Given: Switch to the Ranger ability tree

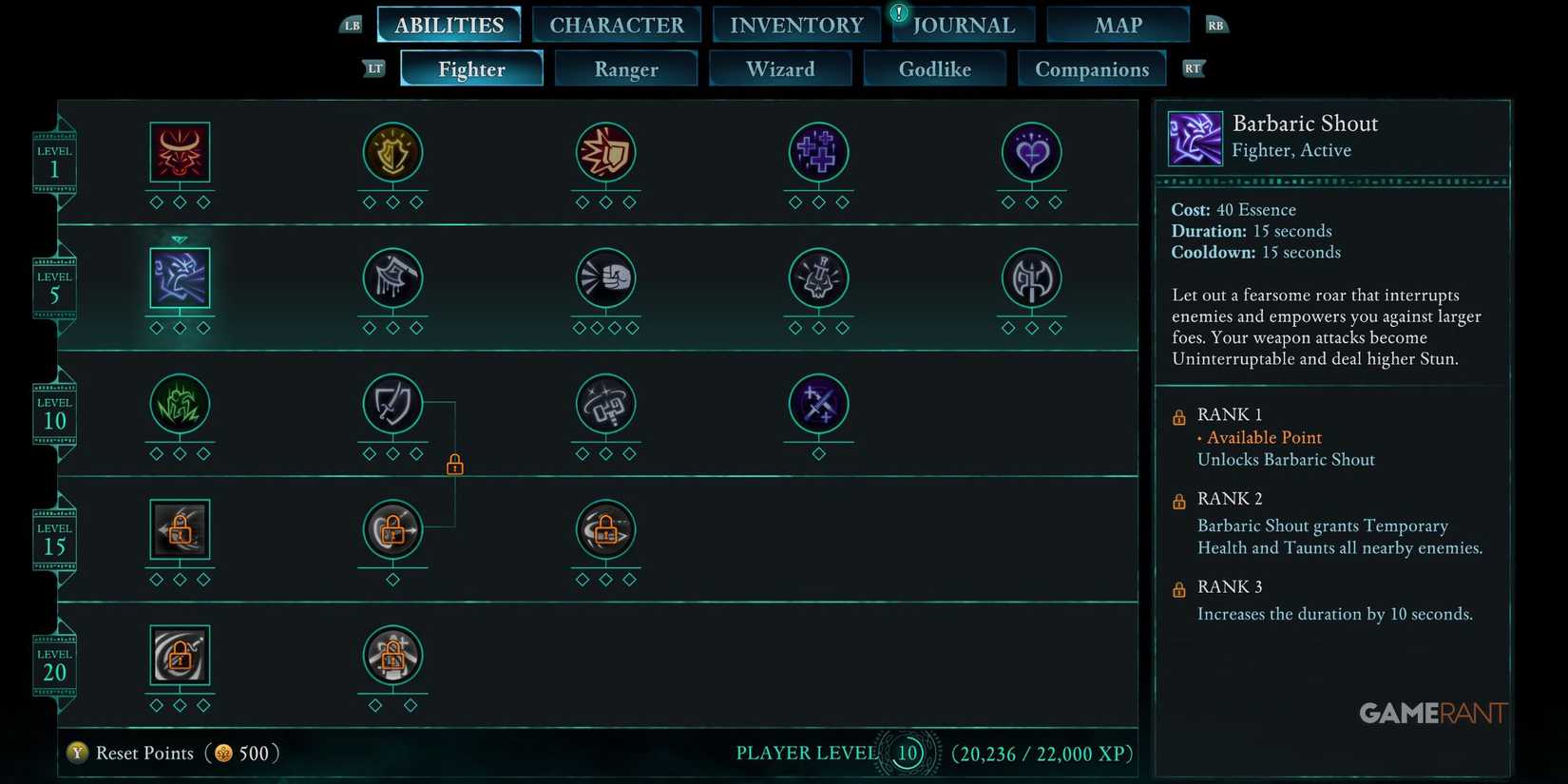Looking at the screenshot, I should [x=625, y=68].
